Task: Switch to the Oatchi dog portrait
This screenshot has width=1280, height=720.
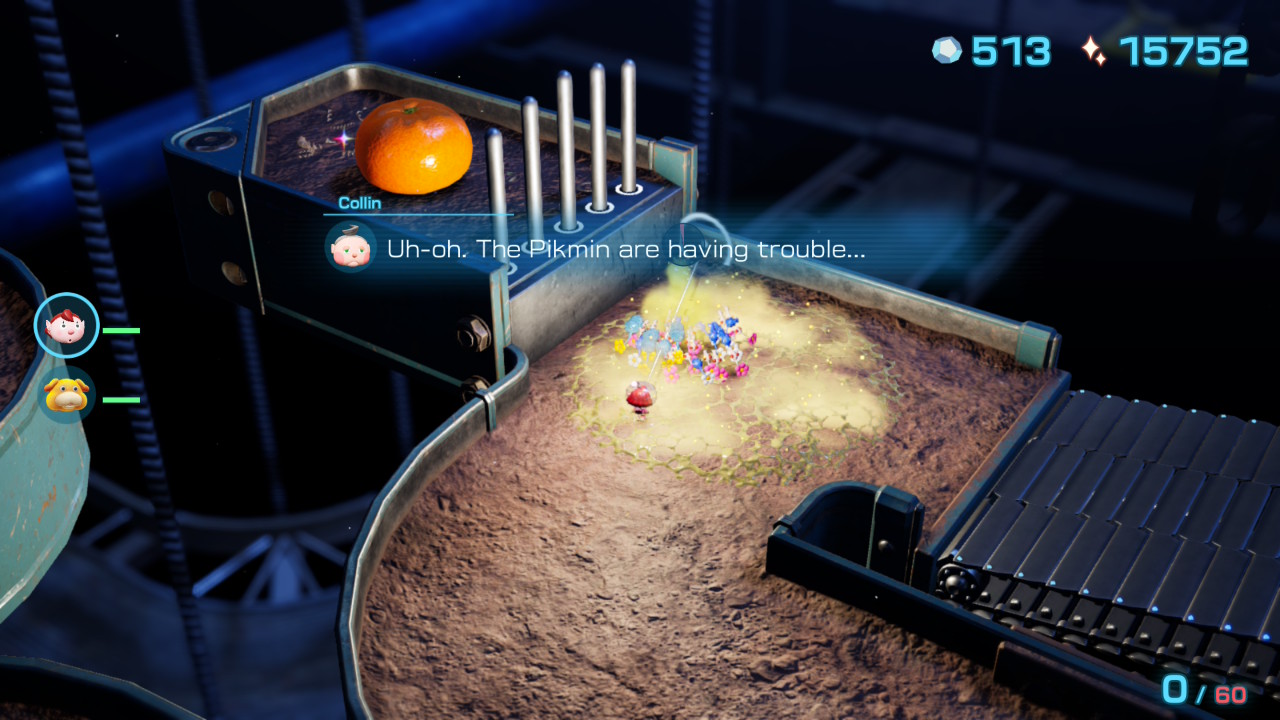Action: click(67, 396)
